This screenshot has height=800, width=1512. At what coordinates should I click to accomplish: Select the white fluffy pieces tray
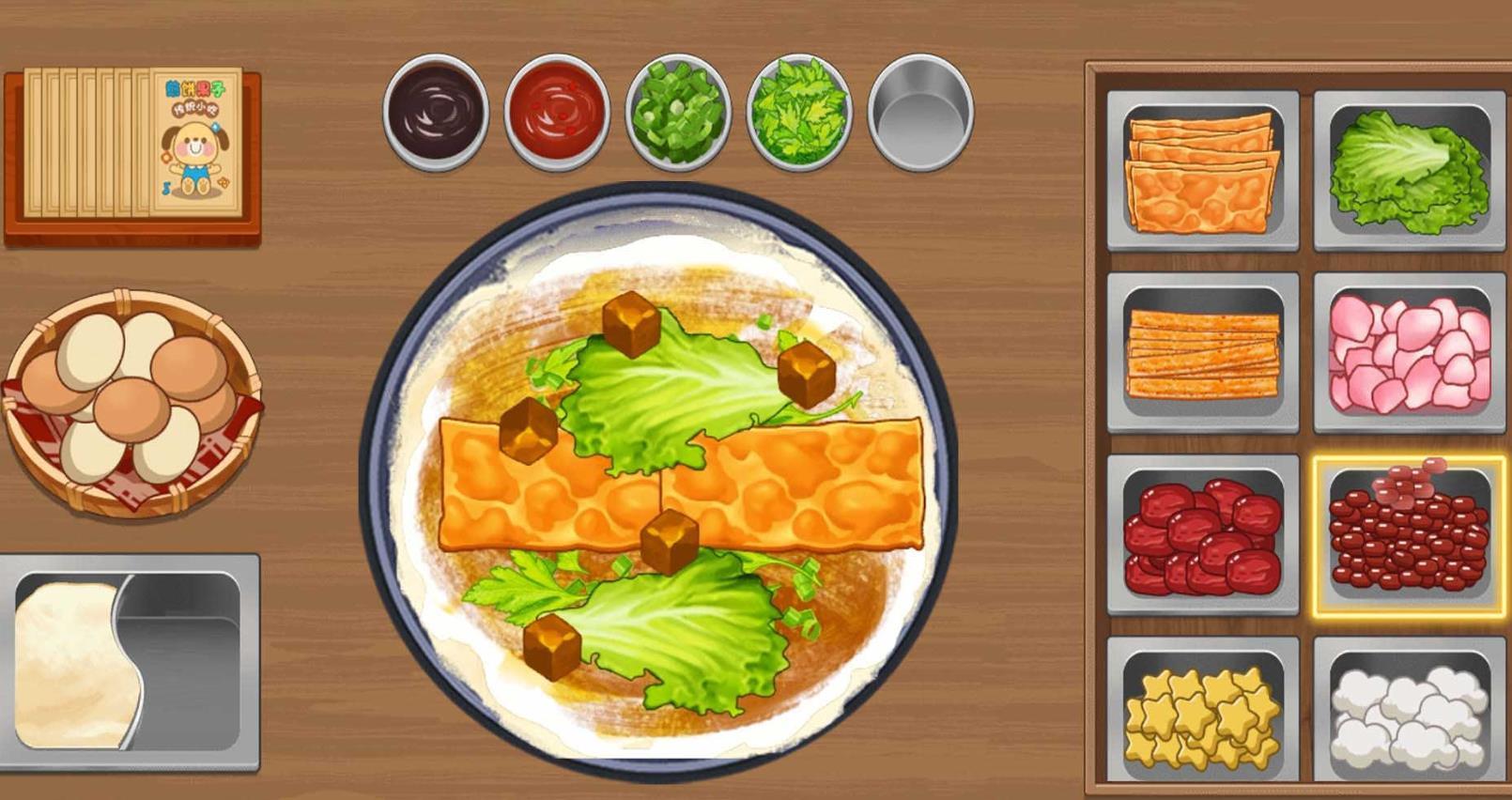pos(1409,715)
